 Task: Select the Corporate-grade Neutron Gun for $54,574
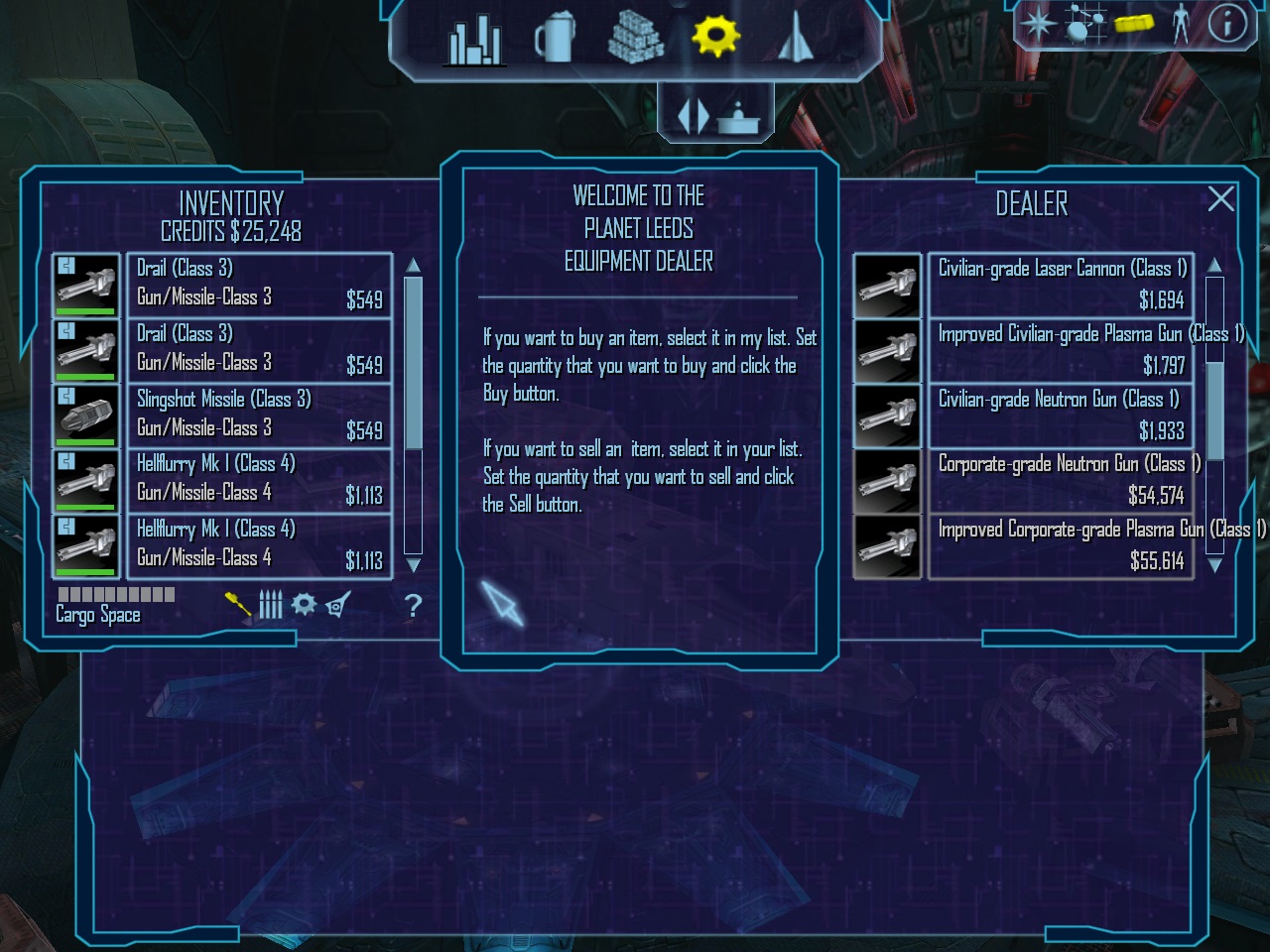click(1060, 480)
